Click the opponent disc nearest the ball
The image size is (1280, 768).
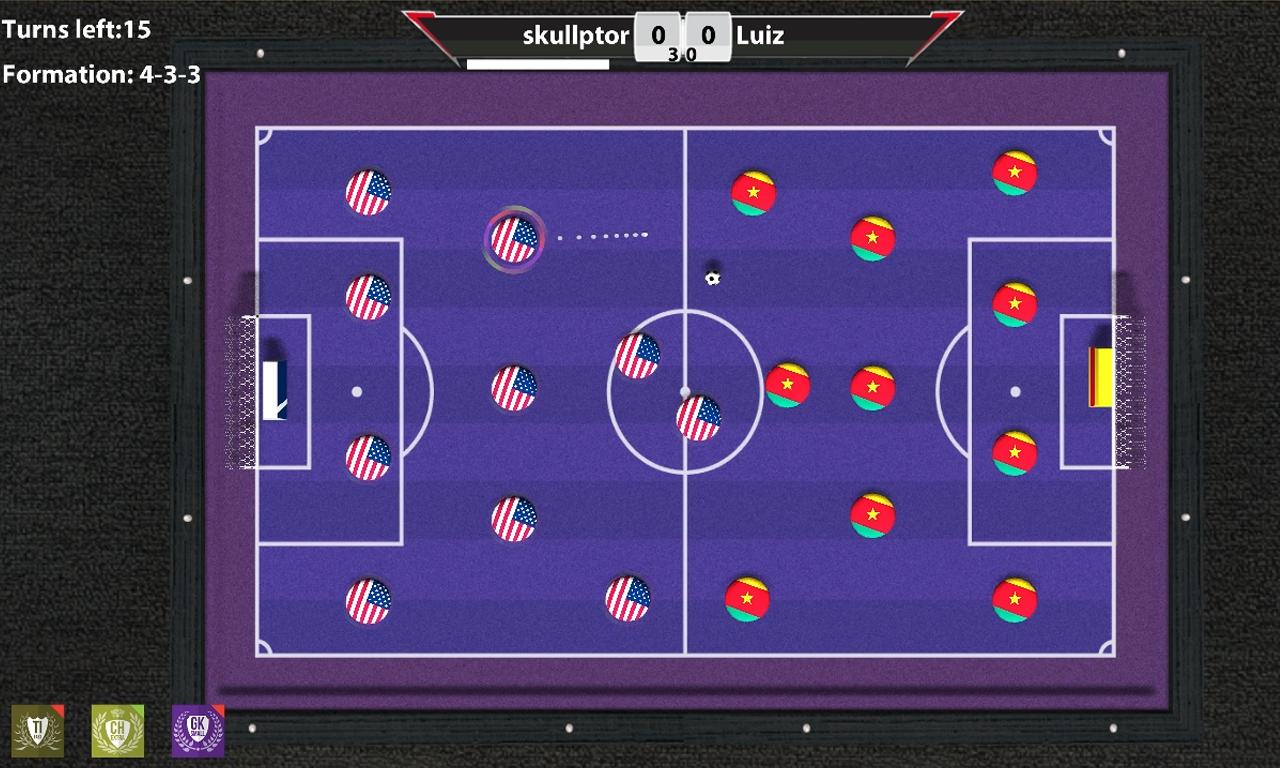coord(756,192)
